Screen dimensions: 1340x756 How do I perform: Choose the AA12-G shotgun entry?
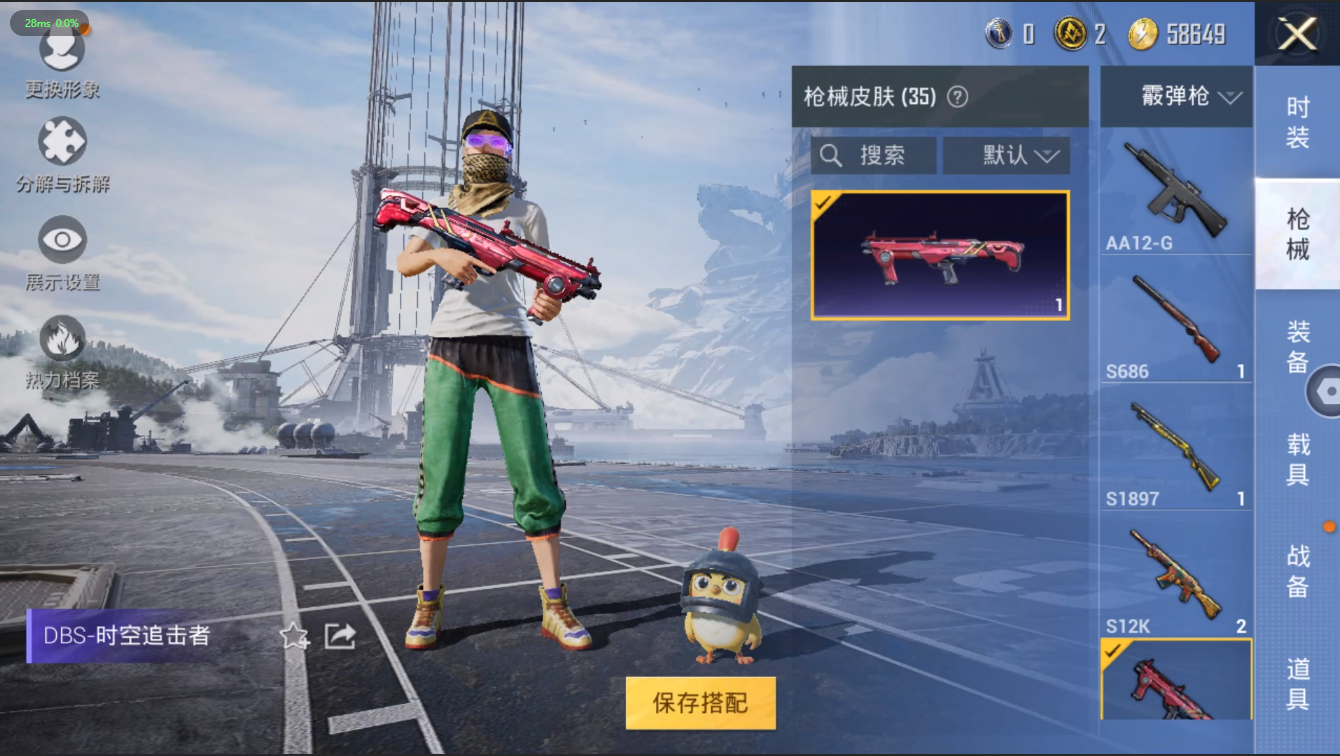pos(1176,196)
